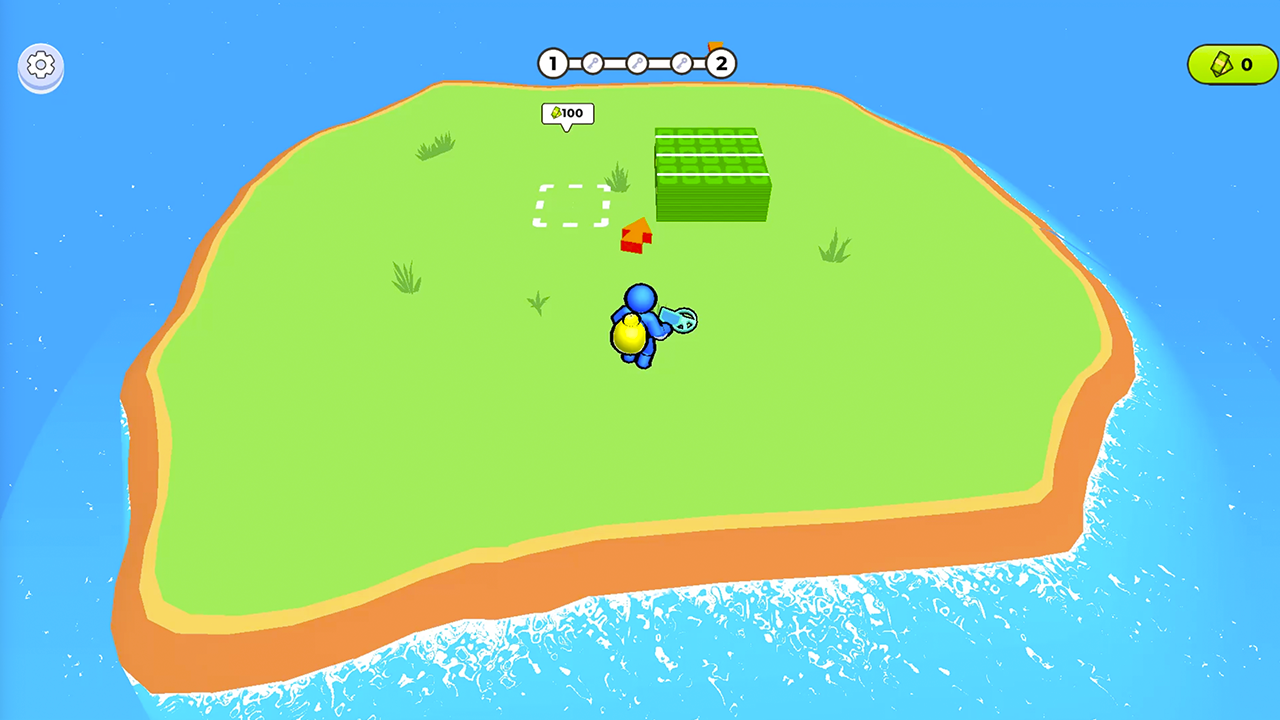Open the 100-cash price tag bubble

pyautogui.click(x=567, y=113)
